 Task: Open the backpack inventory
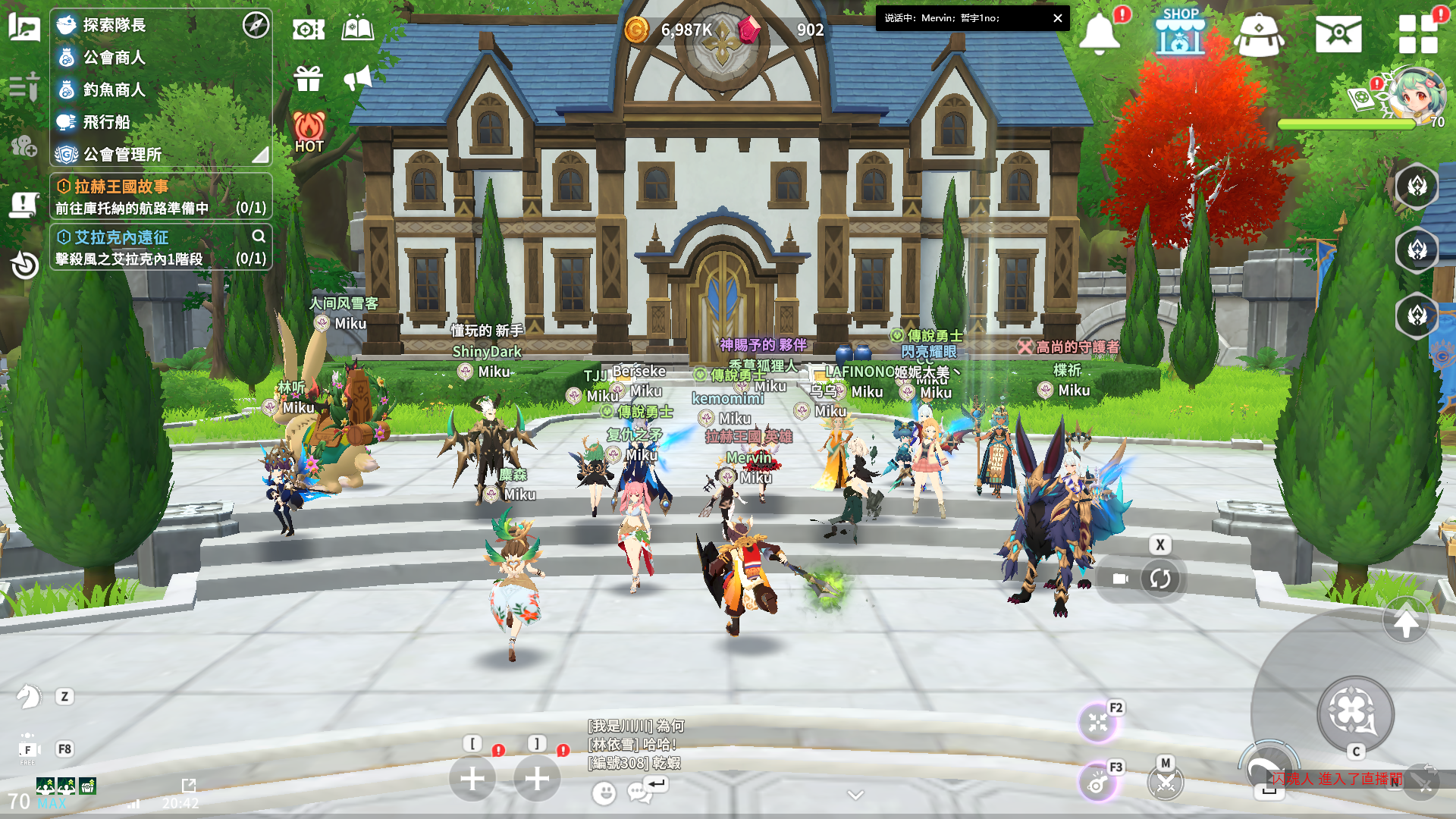1259,35
